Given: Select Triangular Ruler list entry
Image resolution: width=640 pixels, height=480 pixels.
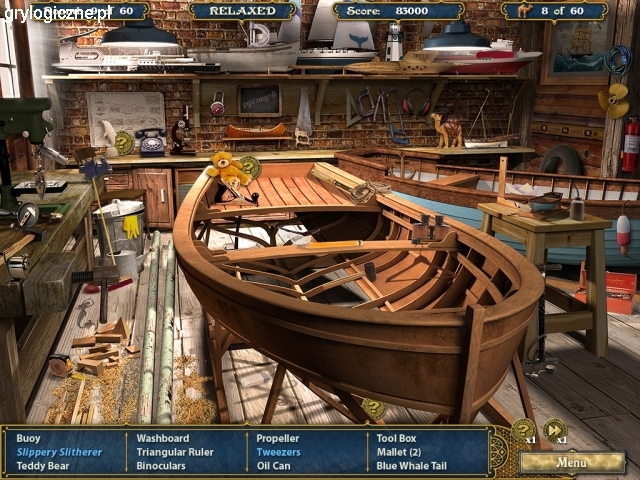Looking at the screenshot, I should tap(175, 452).
